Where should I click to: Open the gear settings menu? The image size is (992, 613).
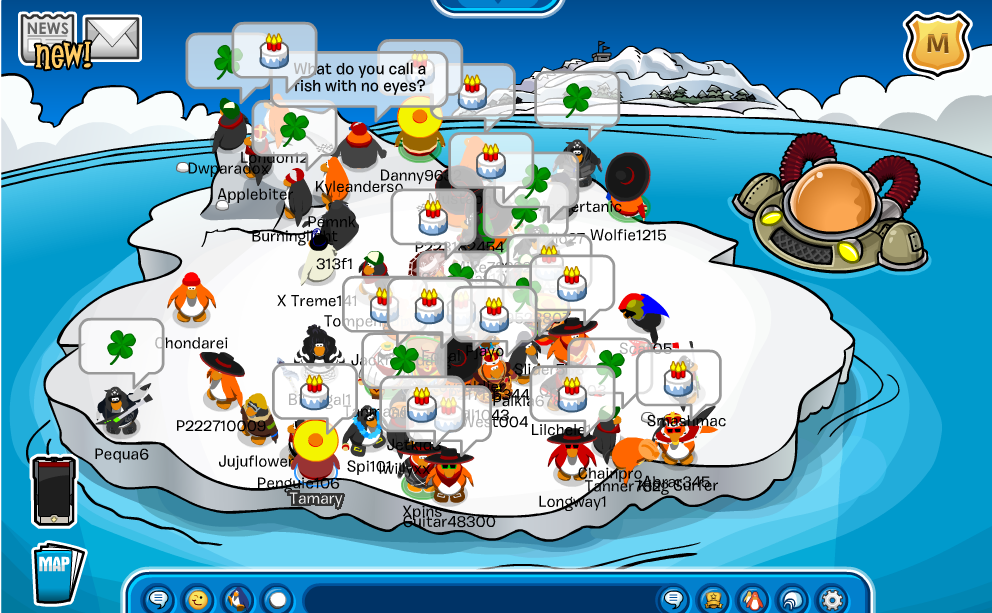[831, 599]
